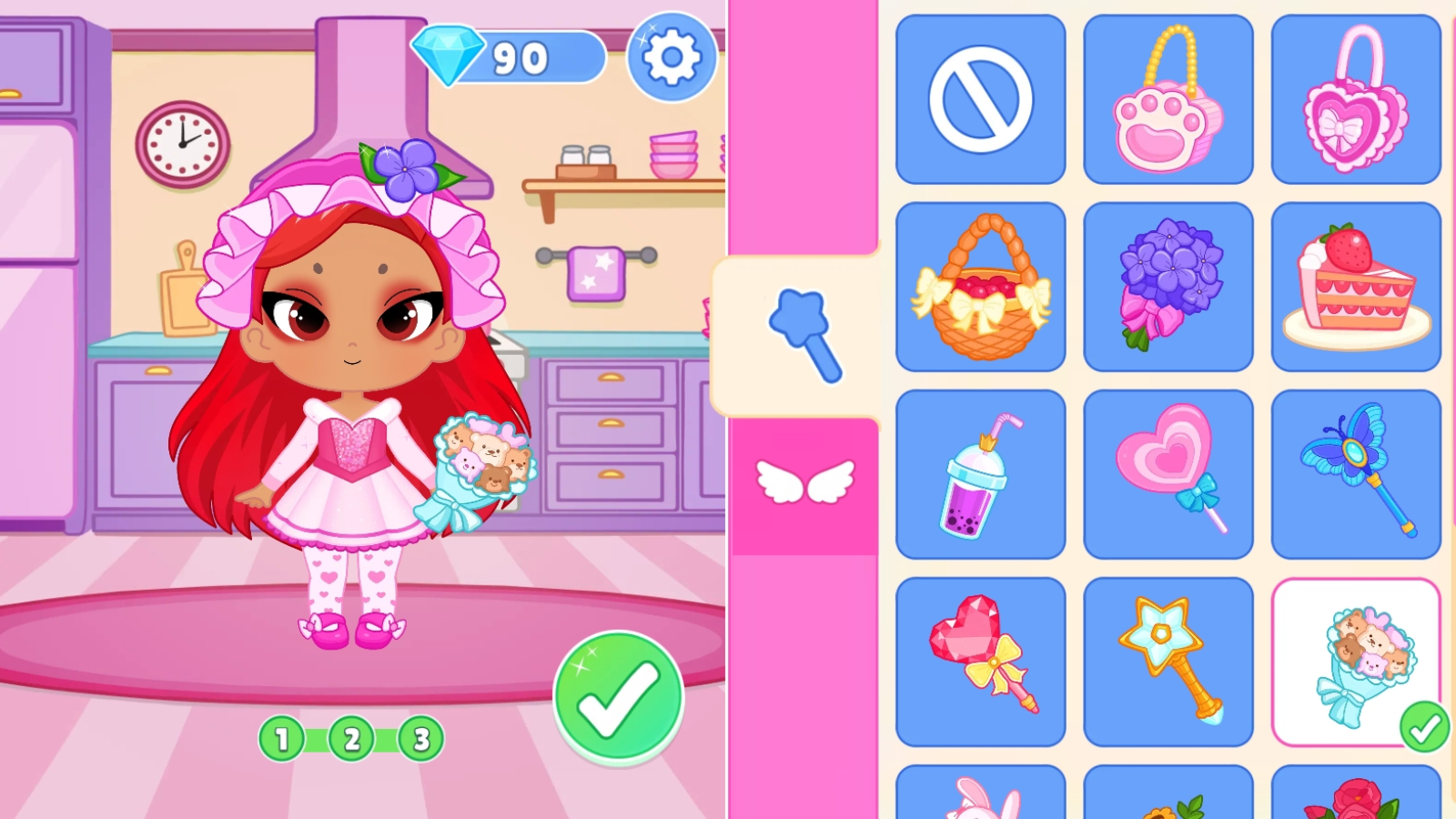
Task: Deselect the teddy bear bouquet item
Action: [1356, 660]
